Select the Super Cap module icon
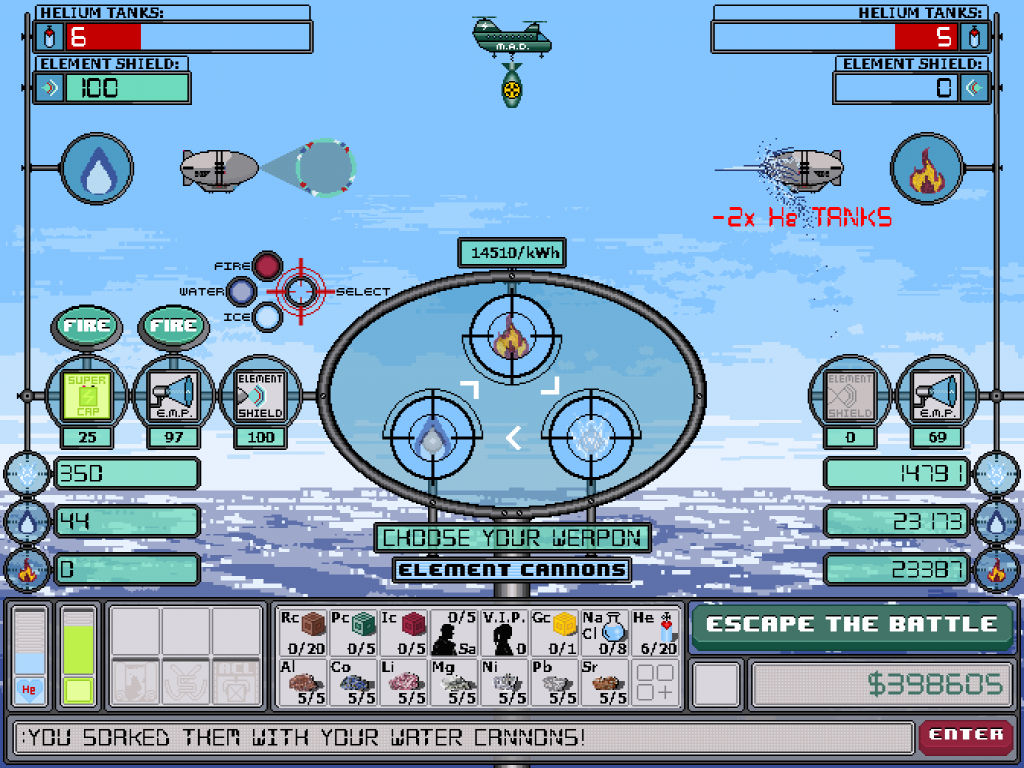Viewport: 1024px width, 768px height. tap(86, 395)
